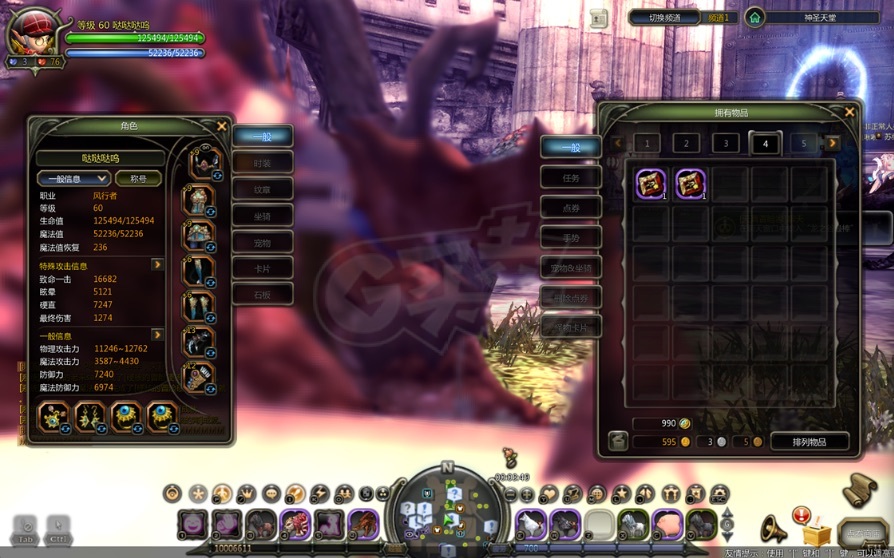Go to inventory page 3
Image resolution: width=894 pixels, height=558 pixels.
[726, 144]
